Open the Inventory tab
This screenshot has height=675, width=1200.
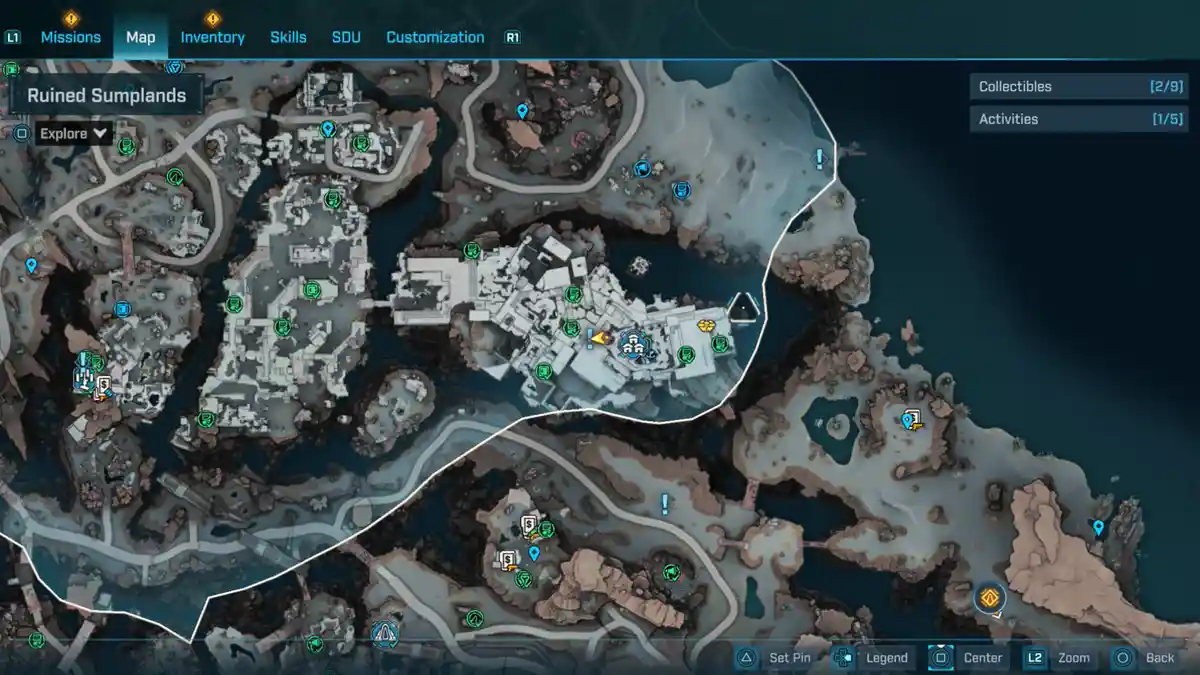[212, 37]
